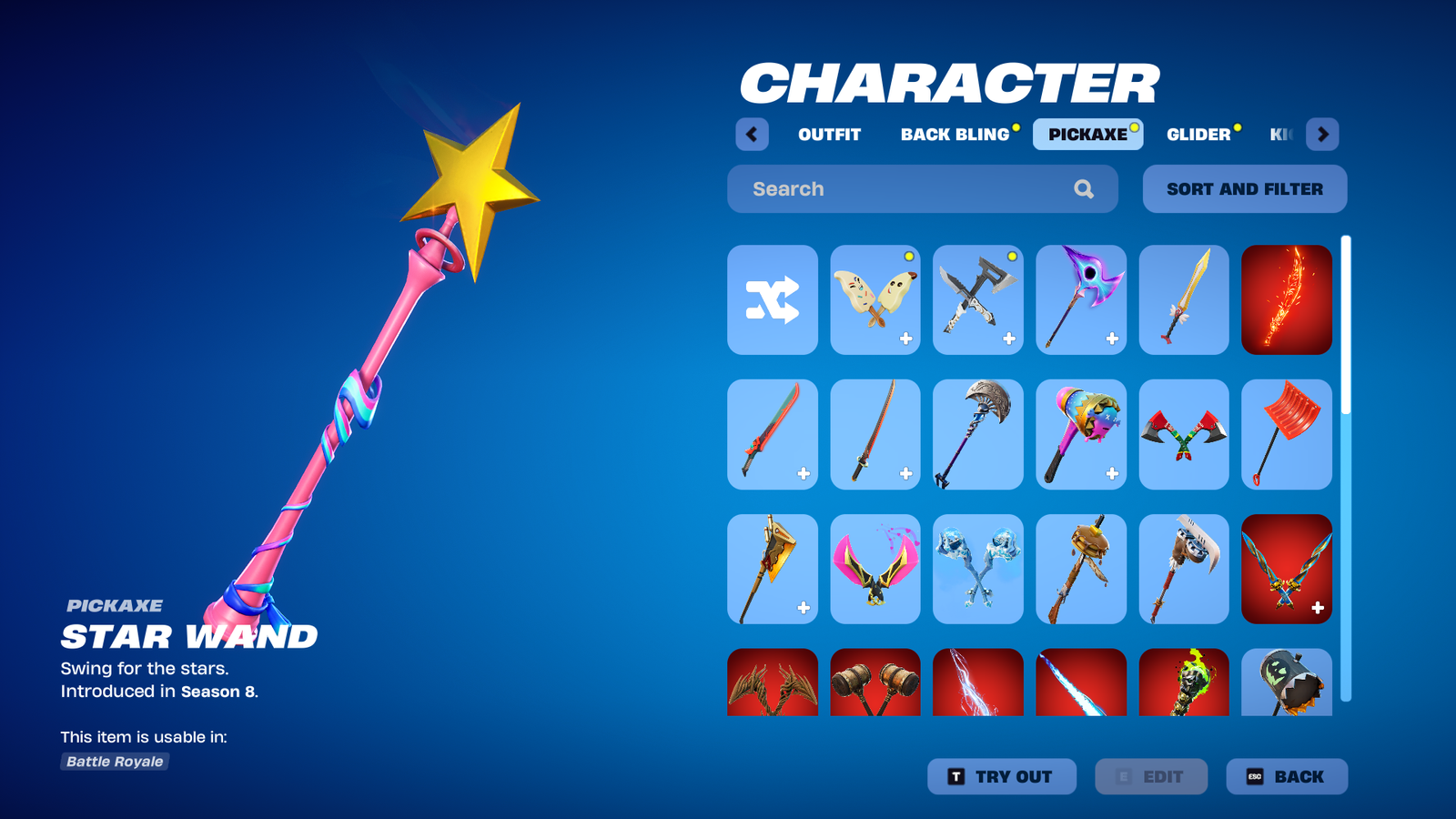Try out the Star Wand pickaxe
The image size is (1456, 819).
1001,777
